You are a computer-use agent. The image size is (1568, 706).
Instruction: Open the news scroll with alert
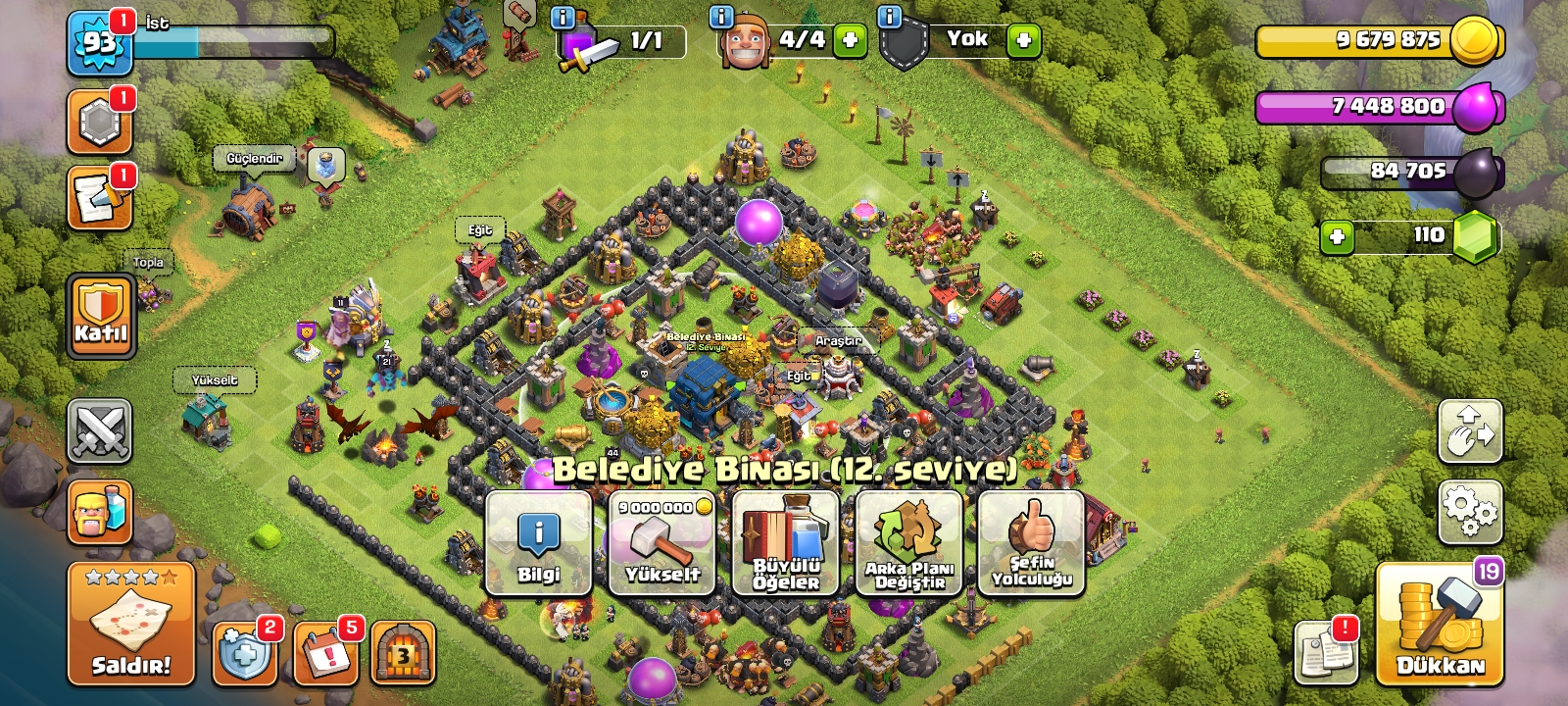(x=1326, y=652)
